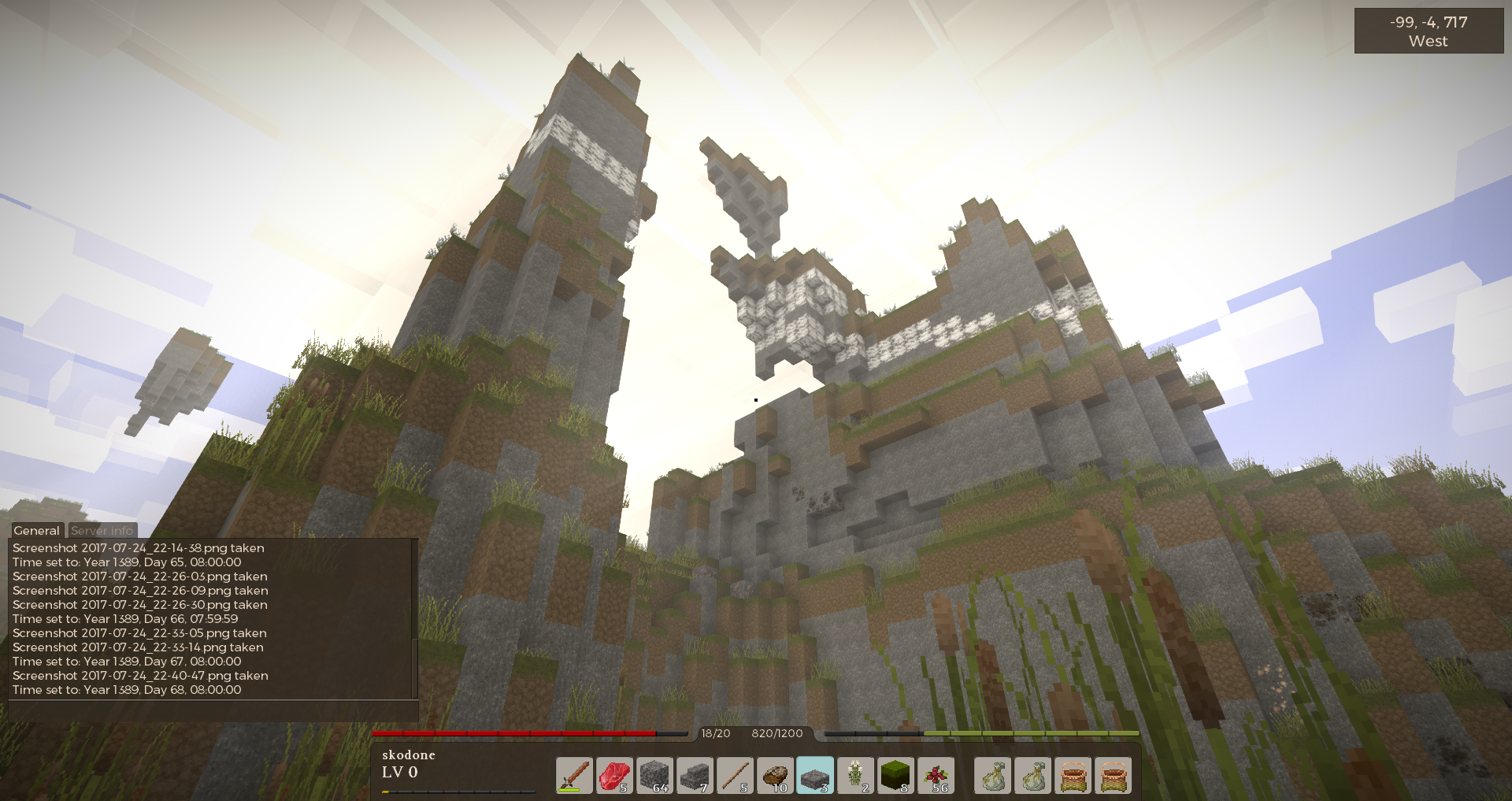Pick the white flower plant slot

click(x=855, y=776)
